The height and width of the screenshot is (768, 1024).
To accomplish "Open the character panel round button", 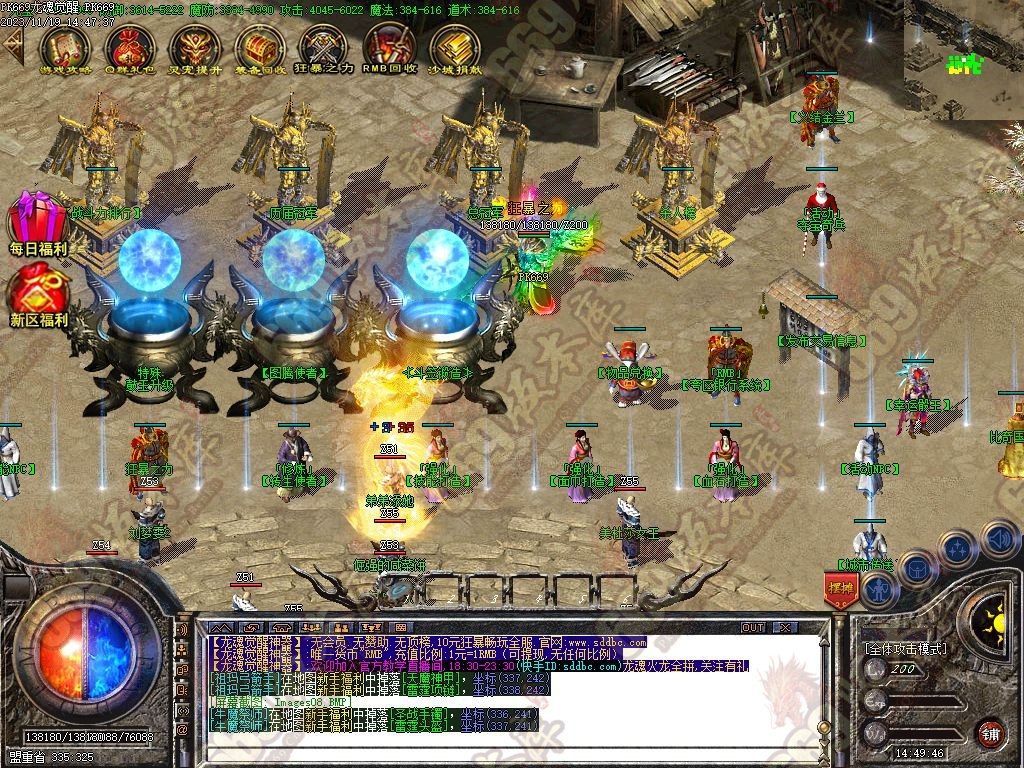I will [x=880, y=590].
